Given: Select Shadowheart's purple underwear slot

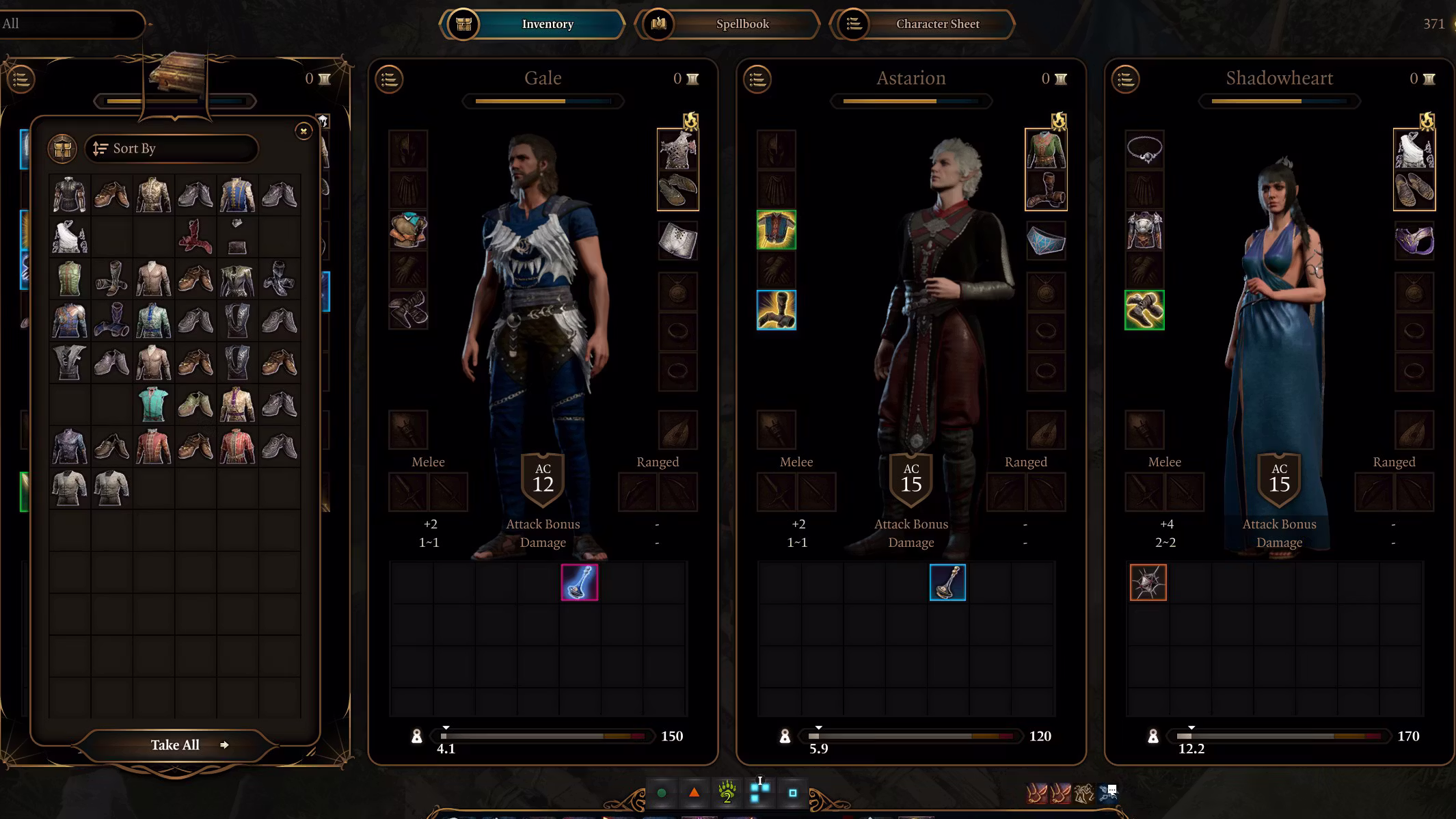Looking at the screenshot, I should point(1414,241).
